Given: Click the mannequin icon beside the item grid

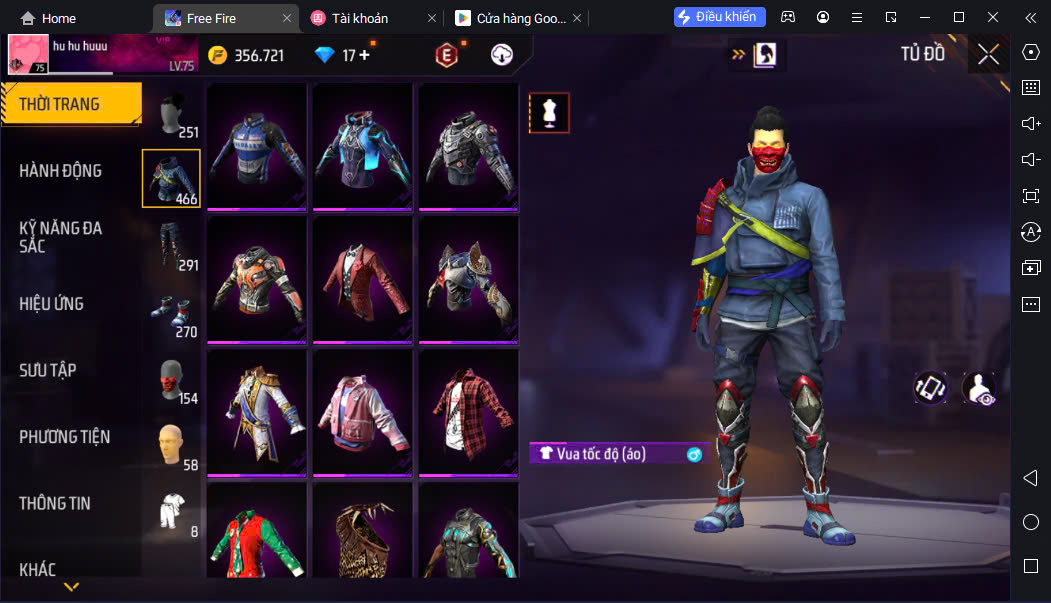Looking at the screenshot, I should [548, 113].
